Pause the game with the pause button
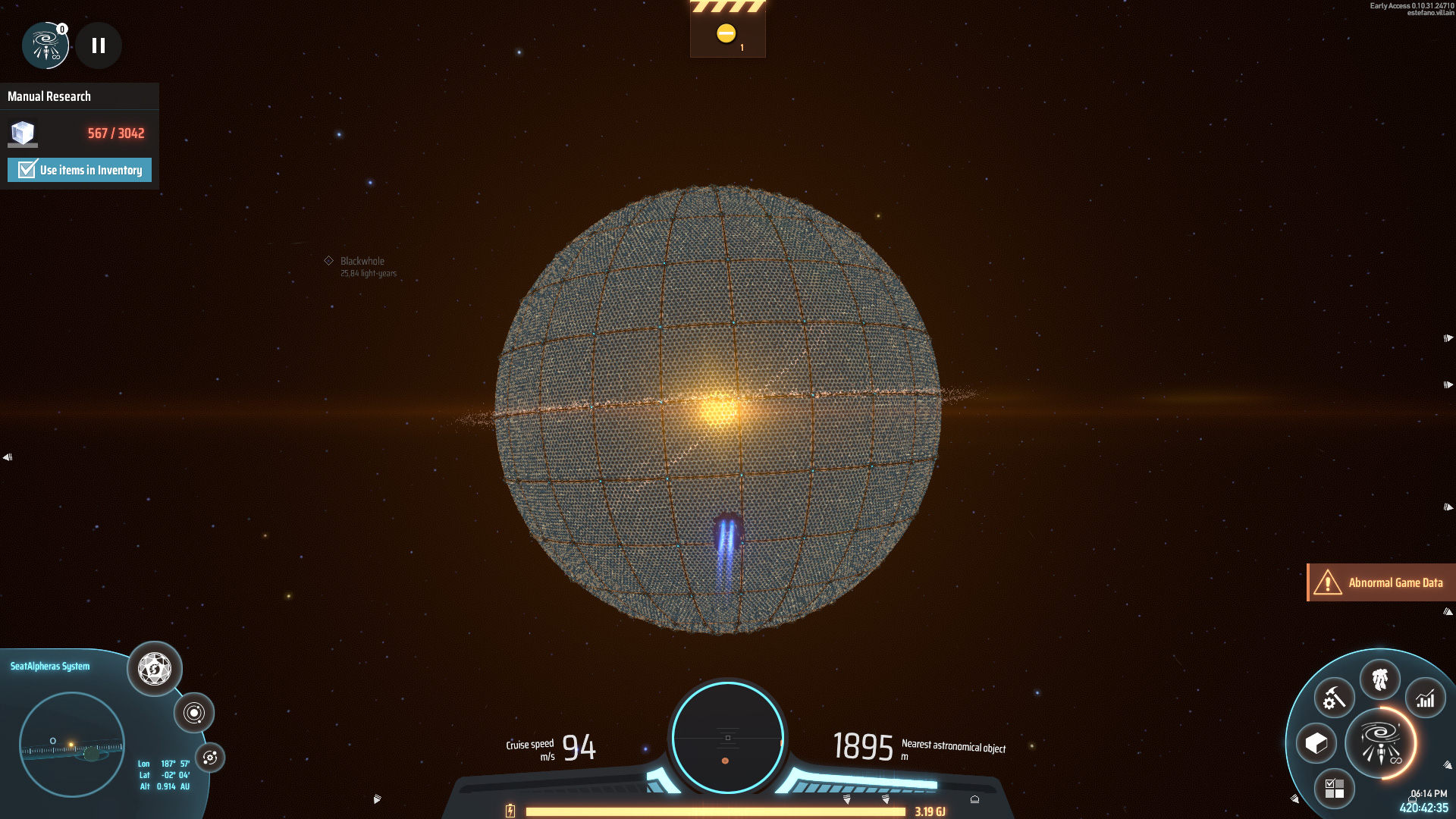The image size is (1456, 819). (x=98, y=45)
